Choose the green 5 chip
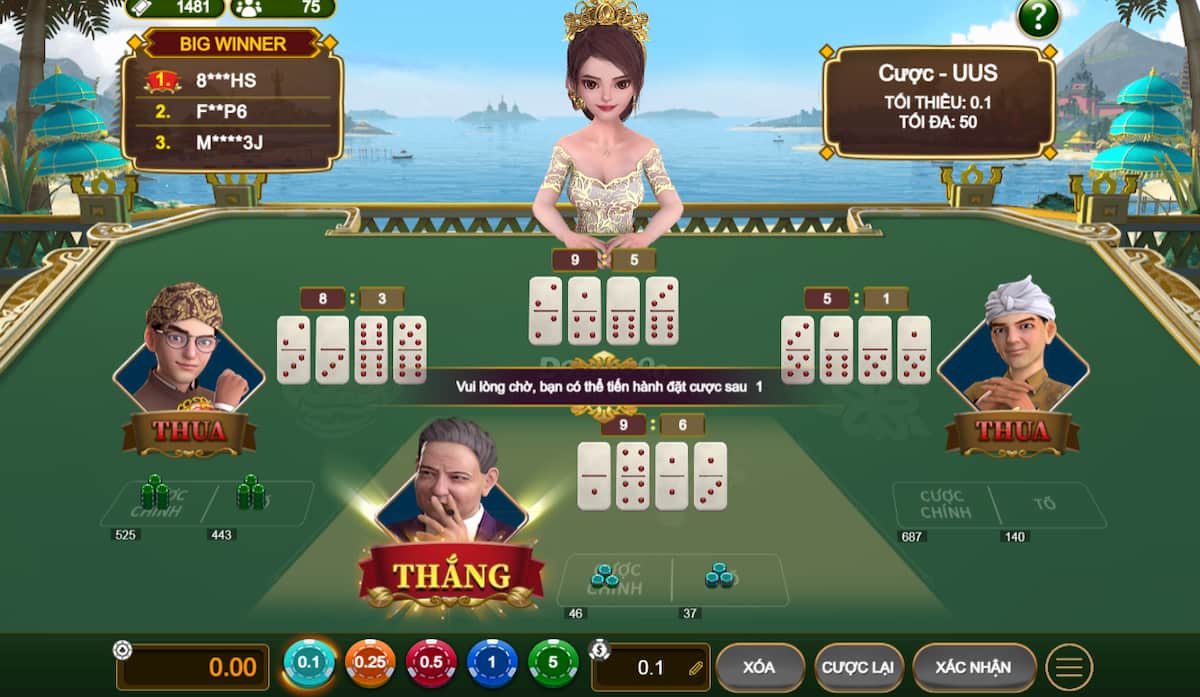 tap(553, 663)
